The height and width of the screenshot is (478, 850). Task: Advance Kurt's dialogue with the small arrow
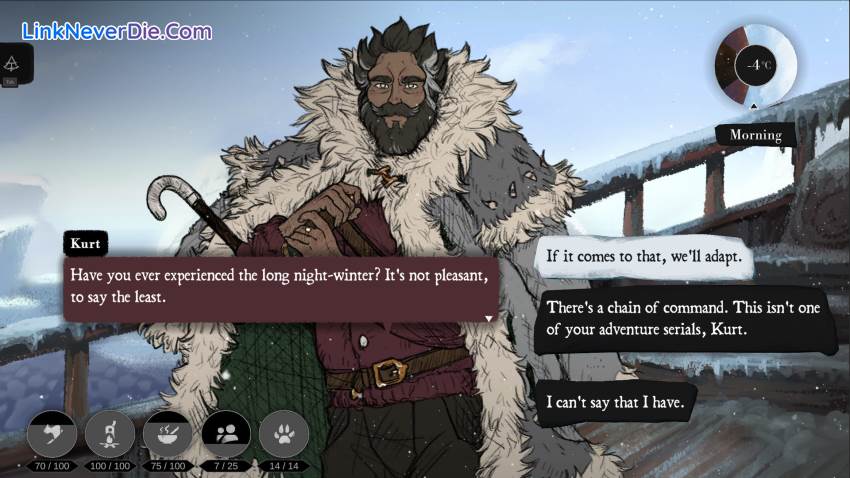[488, 317]
